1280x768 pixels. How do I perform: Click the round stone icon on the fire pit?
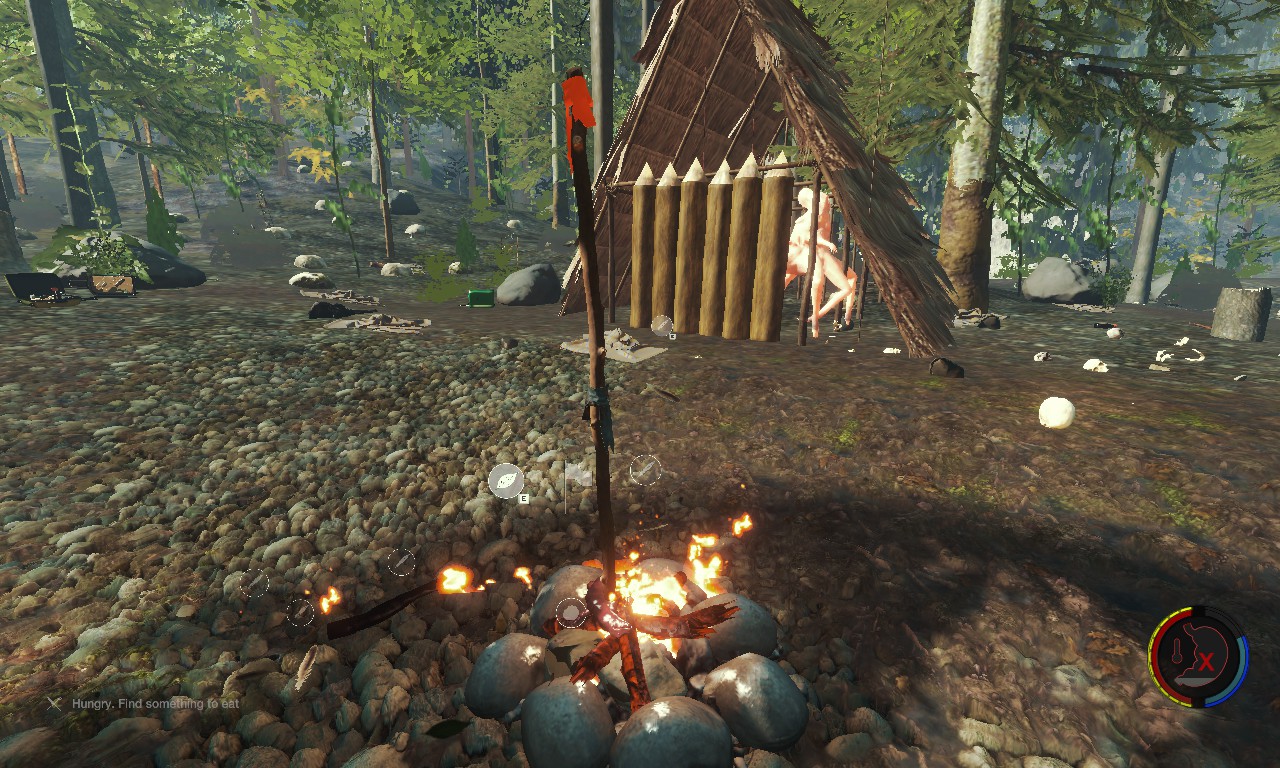click(571, 612)
